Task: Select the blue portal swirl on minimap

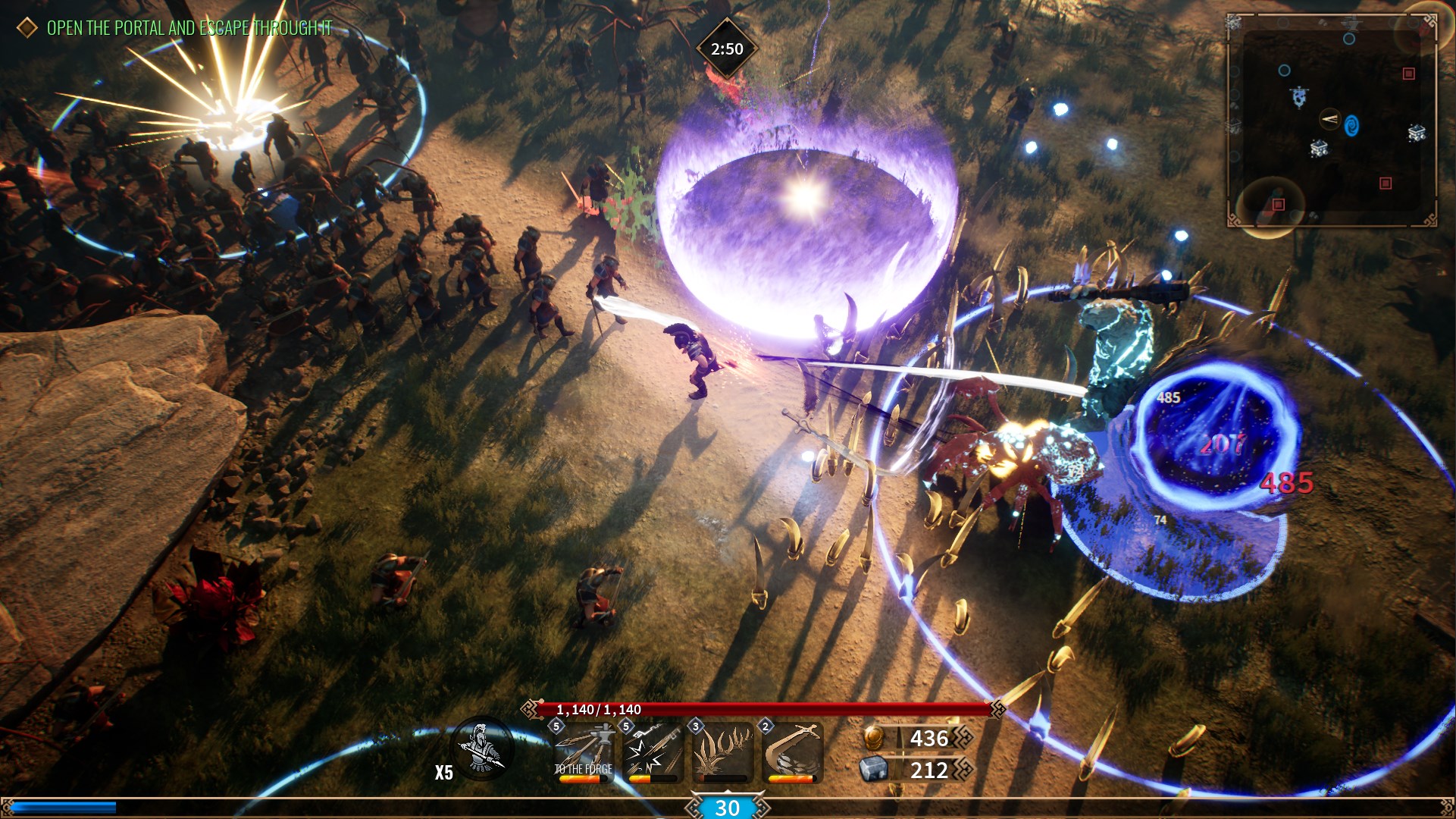Action: (1351, 125)
